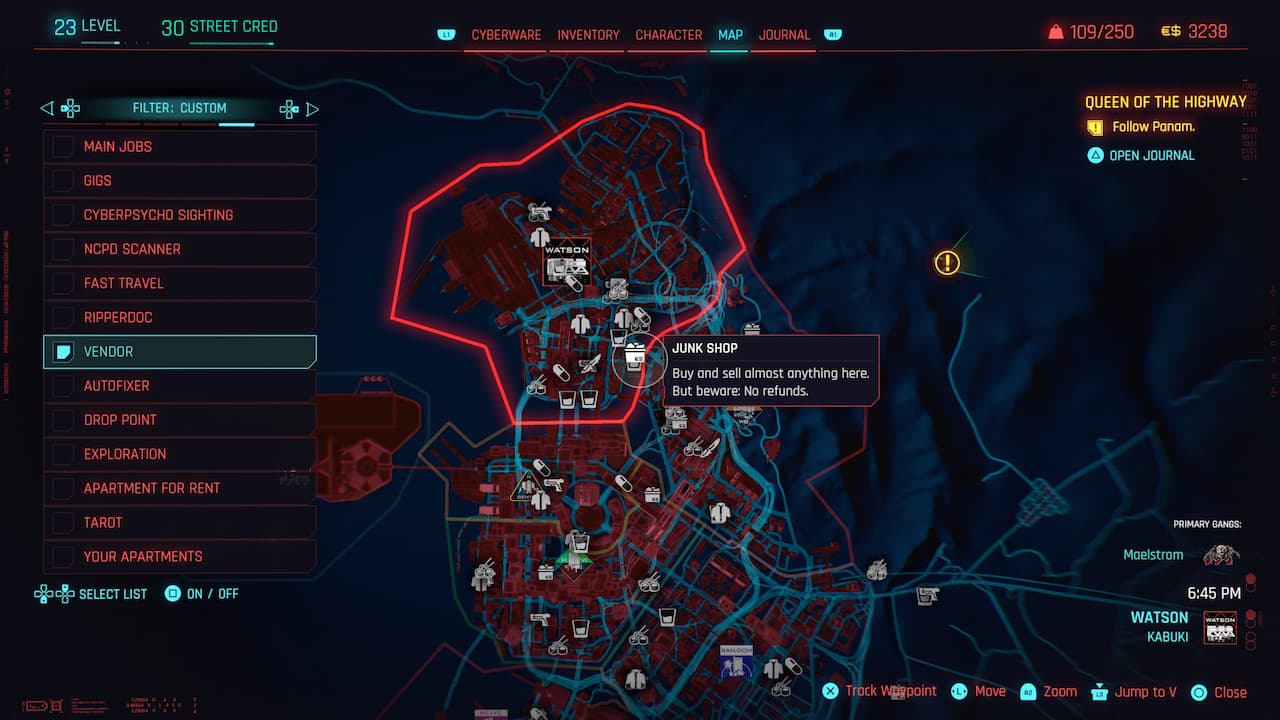Click the Watson district badge near Kabuki
Viewport: 1280px width, 720px height.
(x=1219, y=627)
